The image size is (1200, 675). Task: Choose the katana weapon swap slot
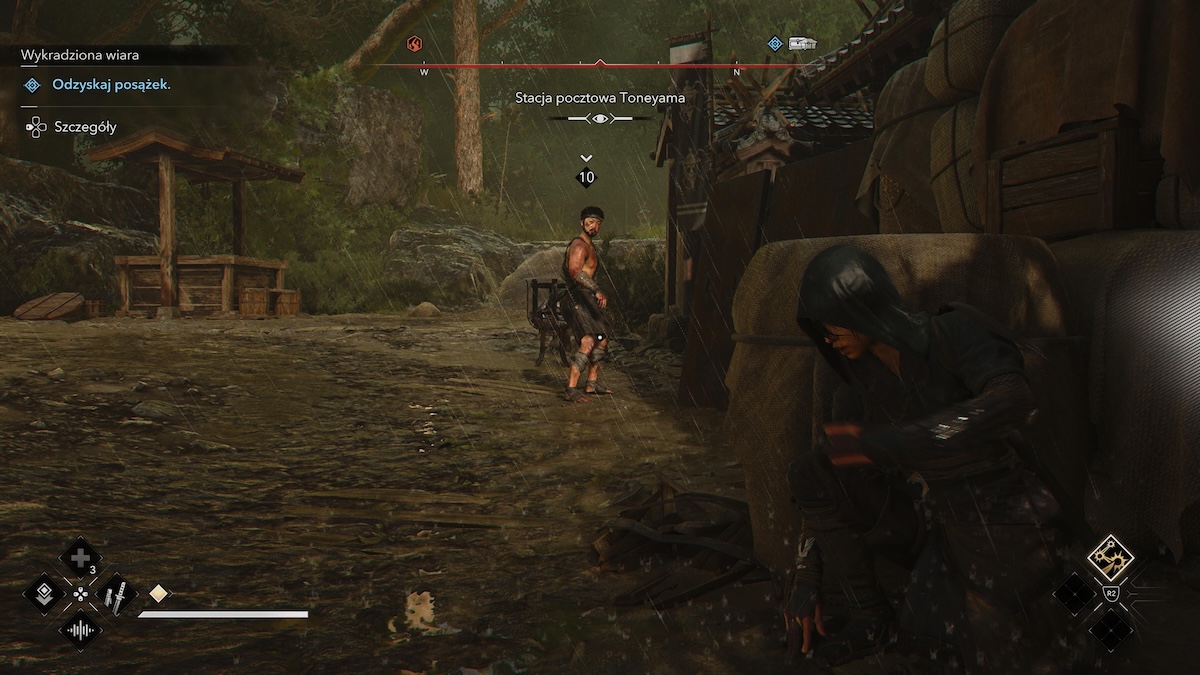pos(115,595)
